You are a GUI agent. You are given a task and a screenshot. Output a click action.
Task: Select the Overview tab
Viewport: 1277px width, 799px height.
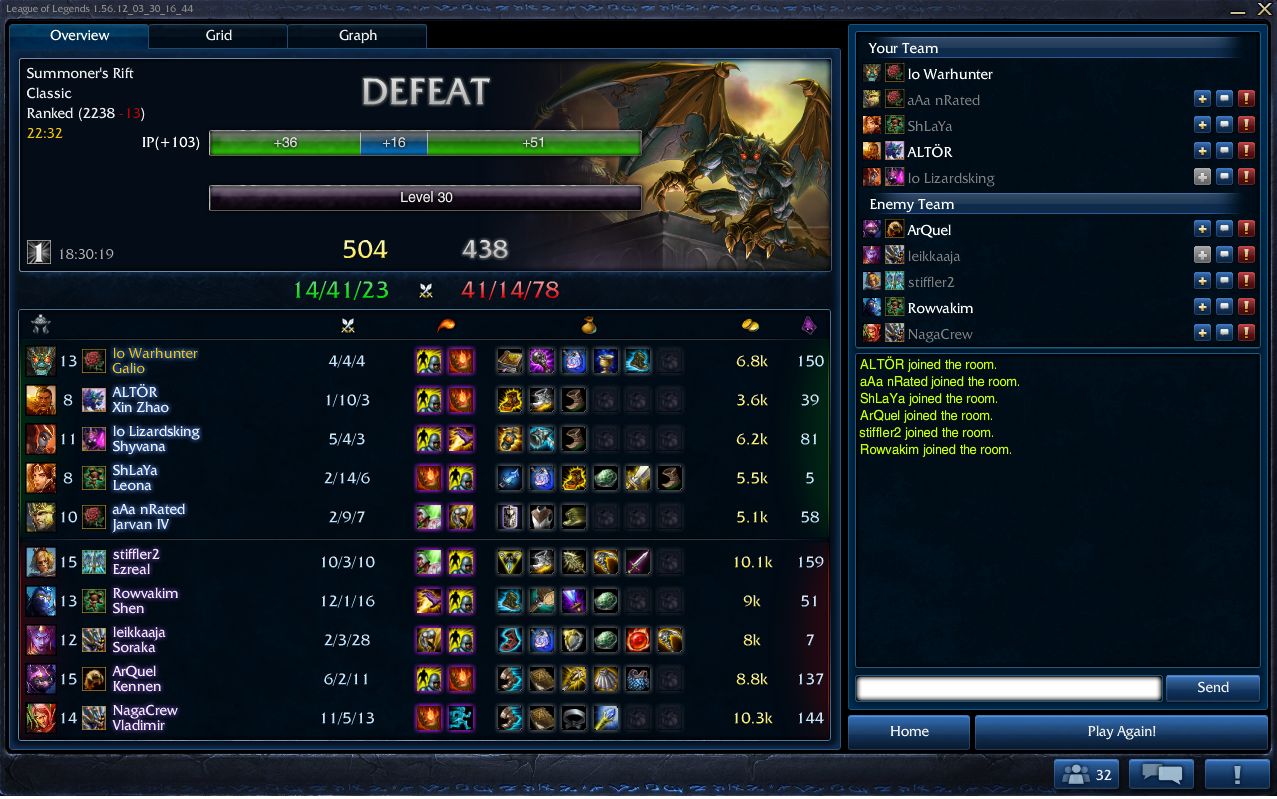(x=80, y=35)
